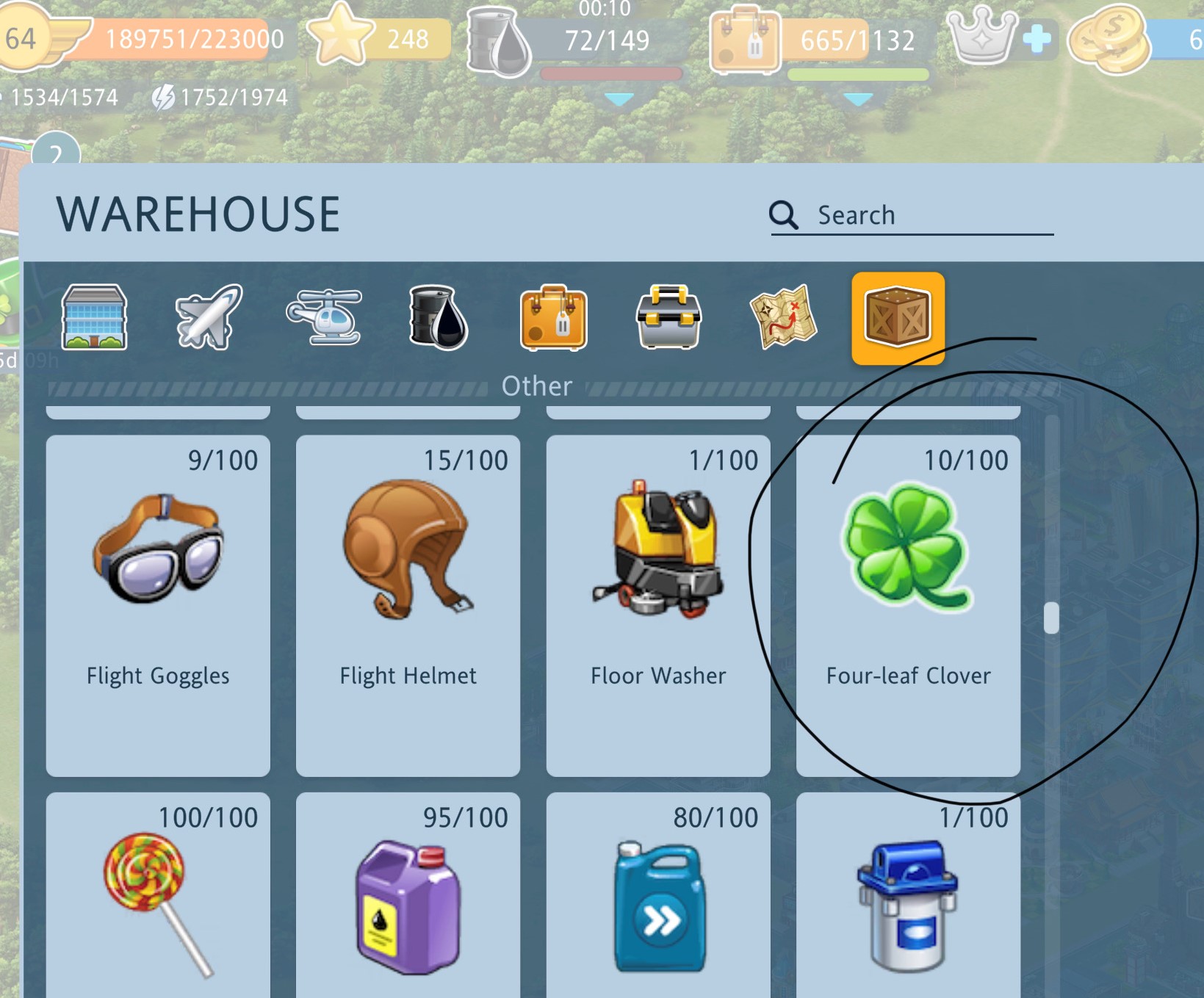This screenshot has width=1204, height=998.
Task: Click the warehouse Search field
Action: [911, 215]
